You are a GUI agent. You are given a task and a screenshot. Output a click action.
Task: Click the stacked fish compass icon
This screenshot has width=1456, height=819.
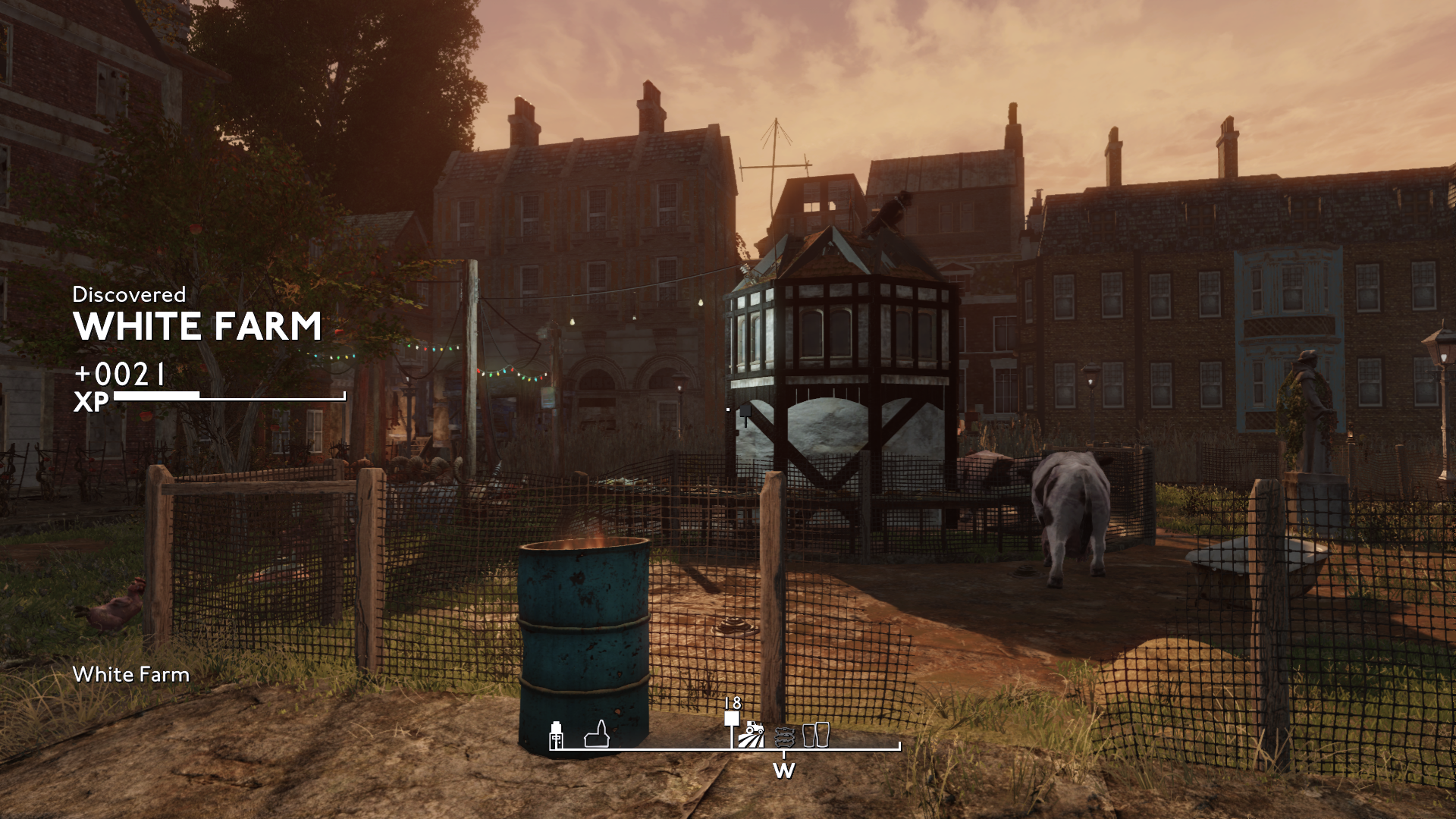784,736
